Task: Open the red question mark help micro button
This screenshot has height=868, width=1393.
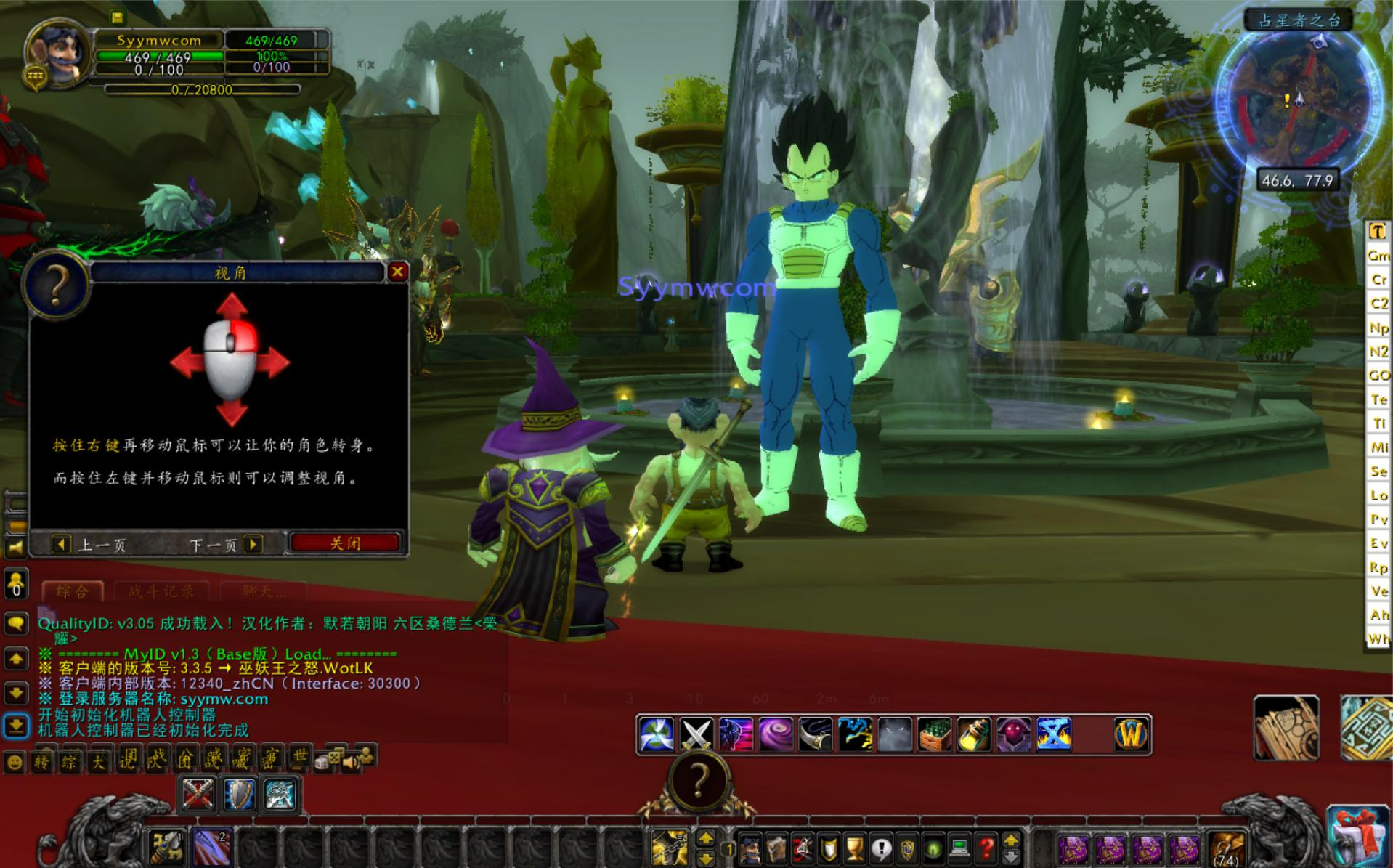Action: click(x=986, y=848)
